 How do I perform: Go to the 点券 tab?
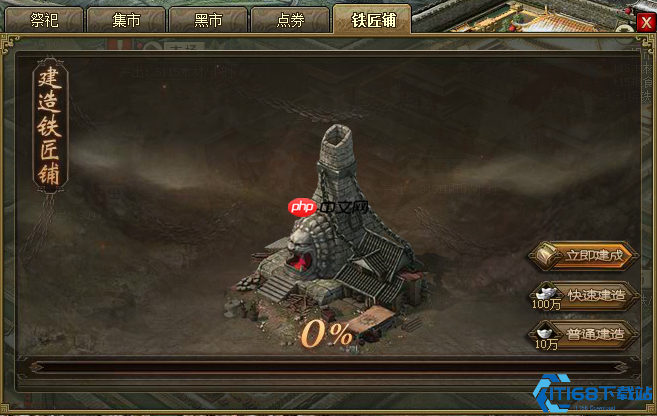click(x=290, y=19)
